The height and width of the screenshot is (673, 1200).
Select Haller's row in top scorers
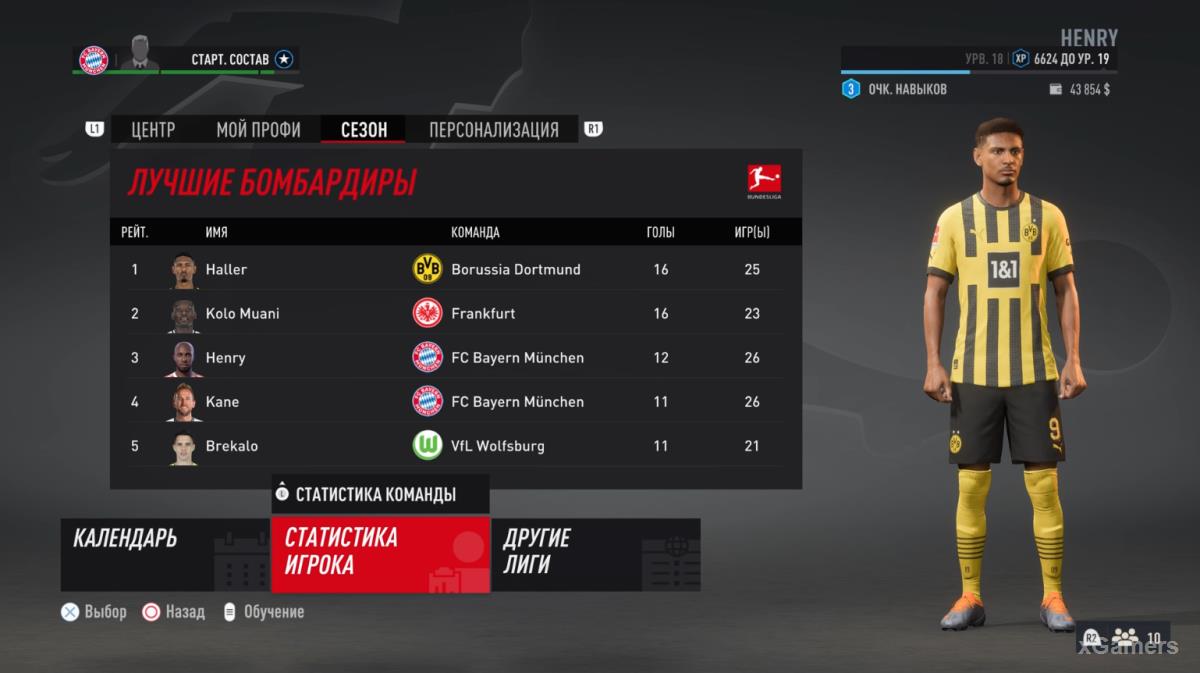tap(455, 269)
